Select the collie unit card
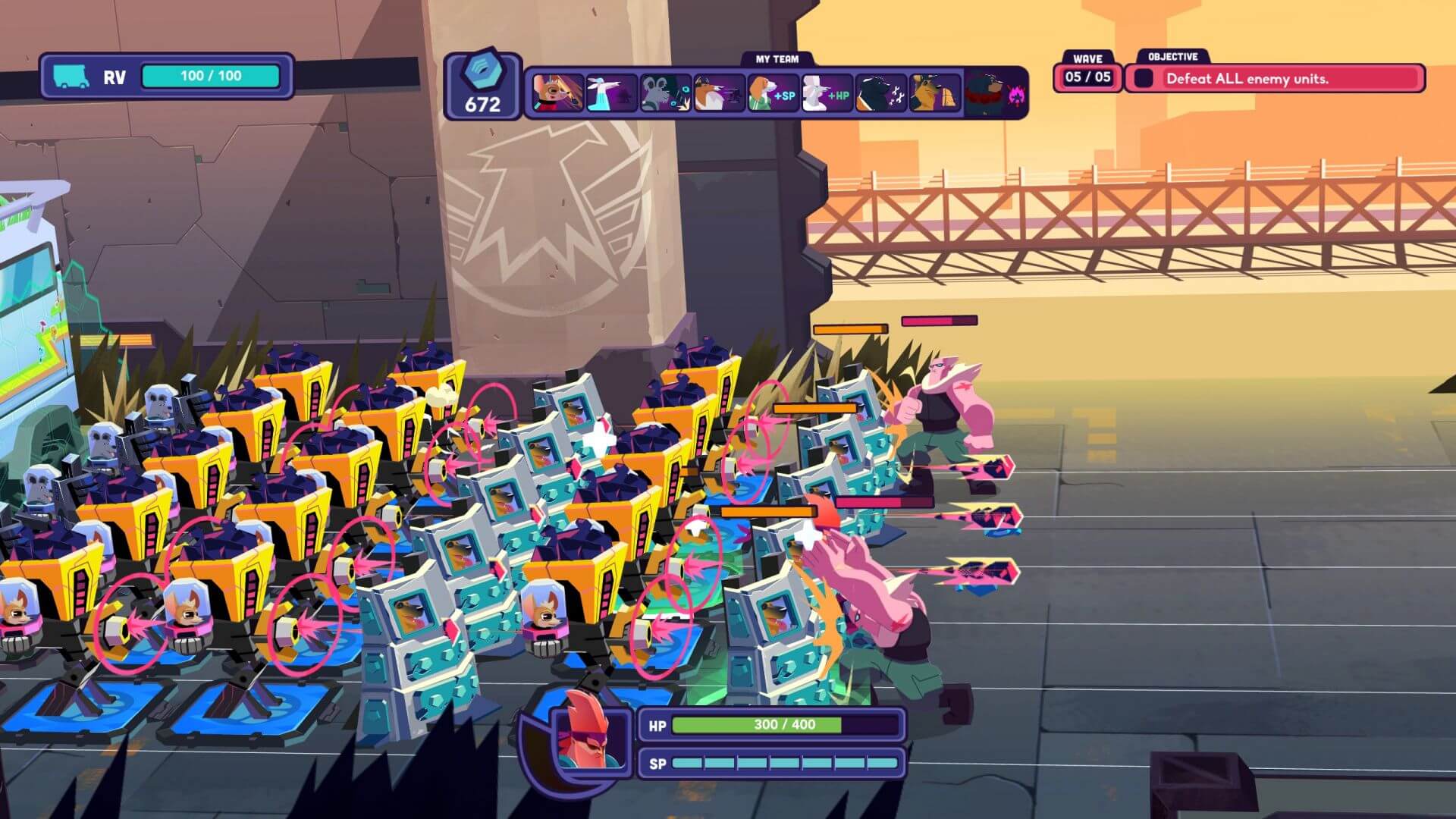This screenshot has height=819, width=1456. pyautogui.click(x=719, y=93)
